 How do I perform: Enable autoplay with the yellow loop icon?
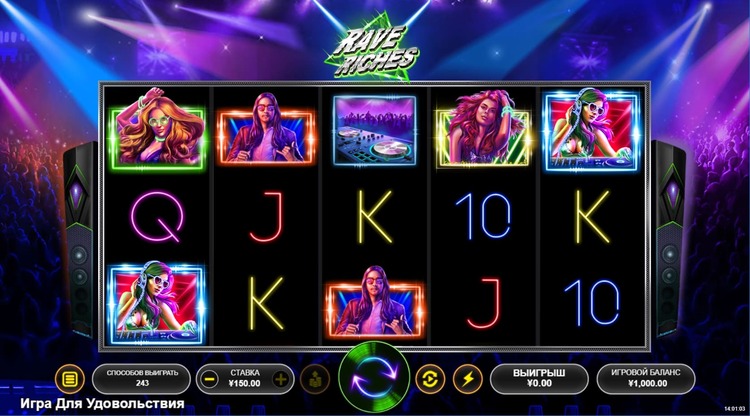430,379
